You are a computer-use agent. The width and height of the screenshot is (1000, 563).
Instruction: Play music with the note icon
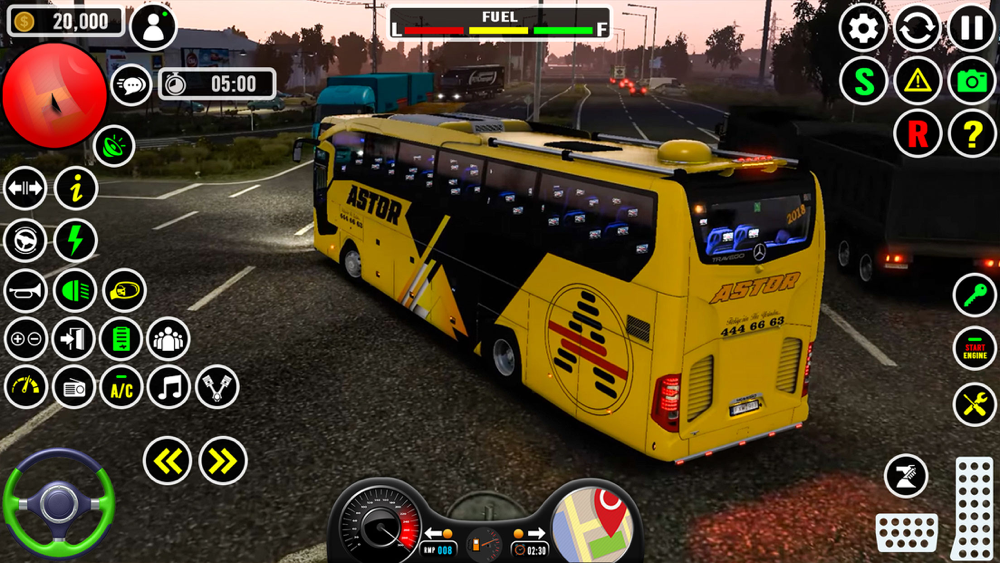pyautogui.click(x=169, y=387)
